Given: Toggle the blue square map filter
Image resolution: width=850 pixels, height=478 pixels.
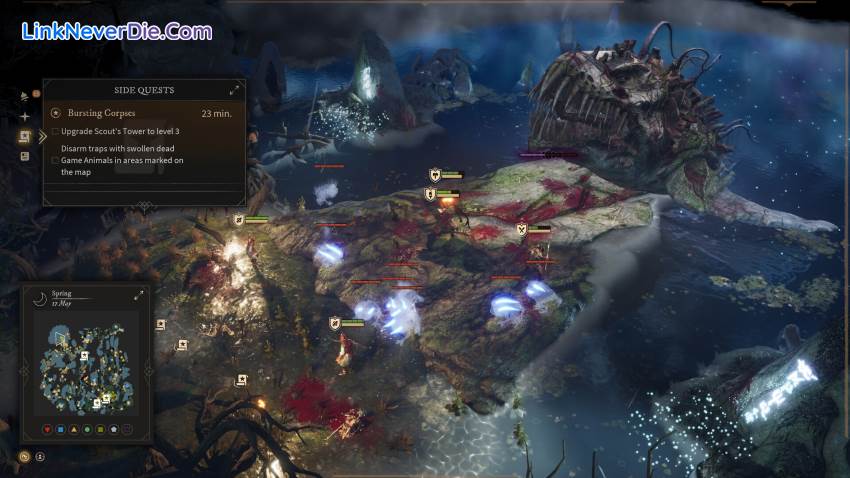Looking at the screenshot, I should [x=62, y=430].
